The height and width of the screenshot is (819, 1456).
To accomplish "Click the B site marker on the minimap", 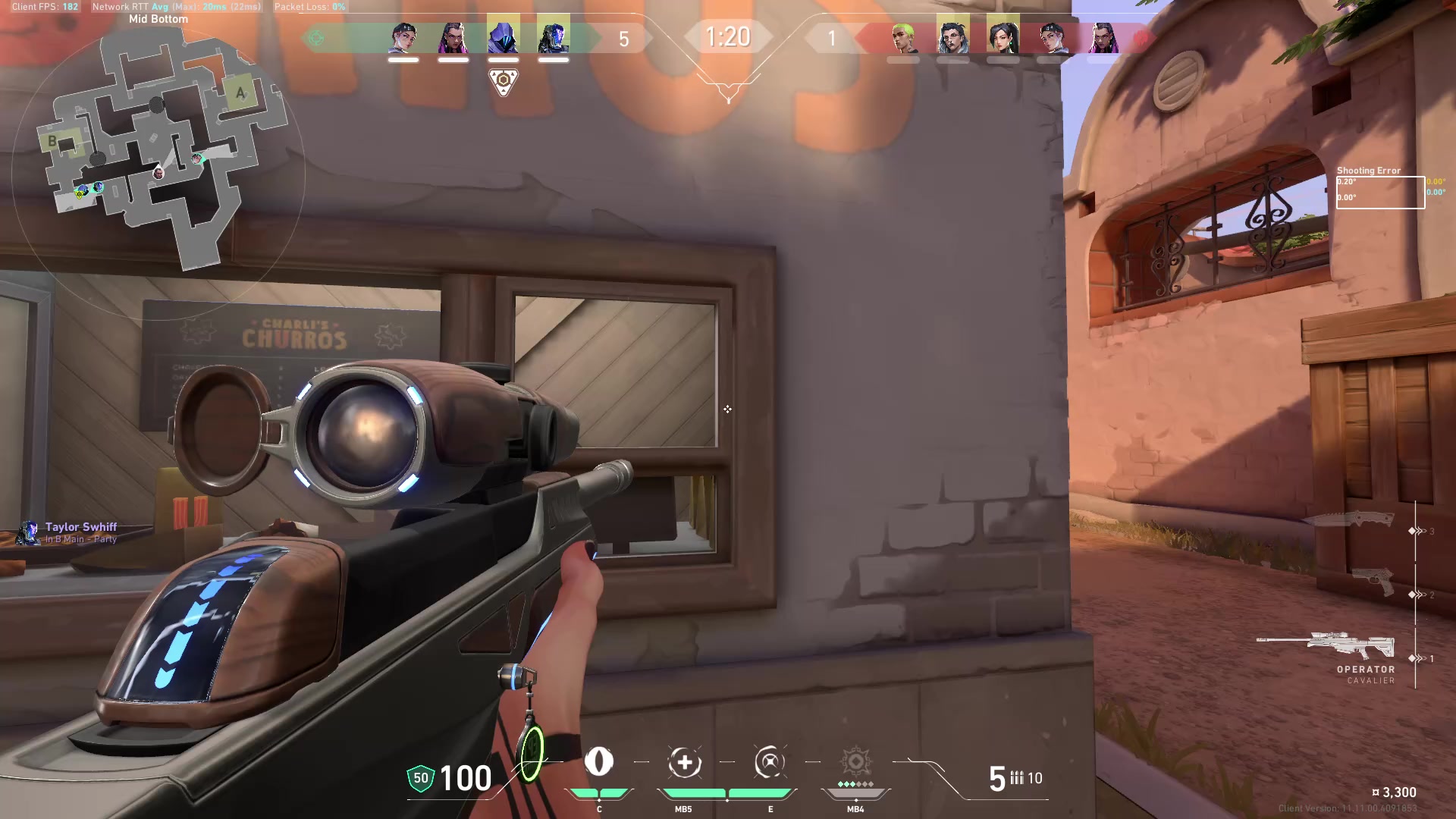I will pyautogui.click(x=53, y=140).
